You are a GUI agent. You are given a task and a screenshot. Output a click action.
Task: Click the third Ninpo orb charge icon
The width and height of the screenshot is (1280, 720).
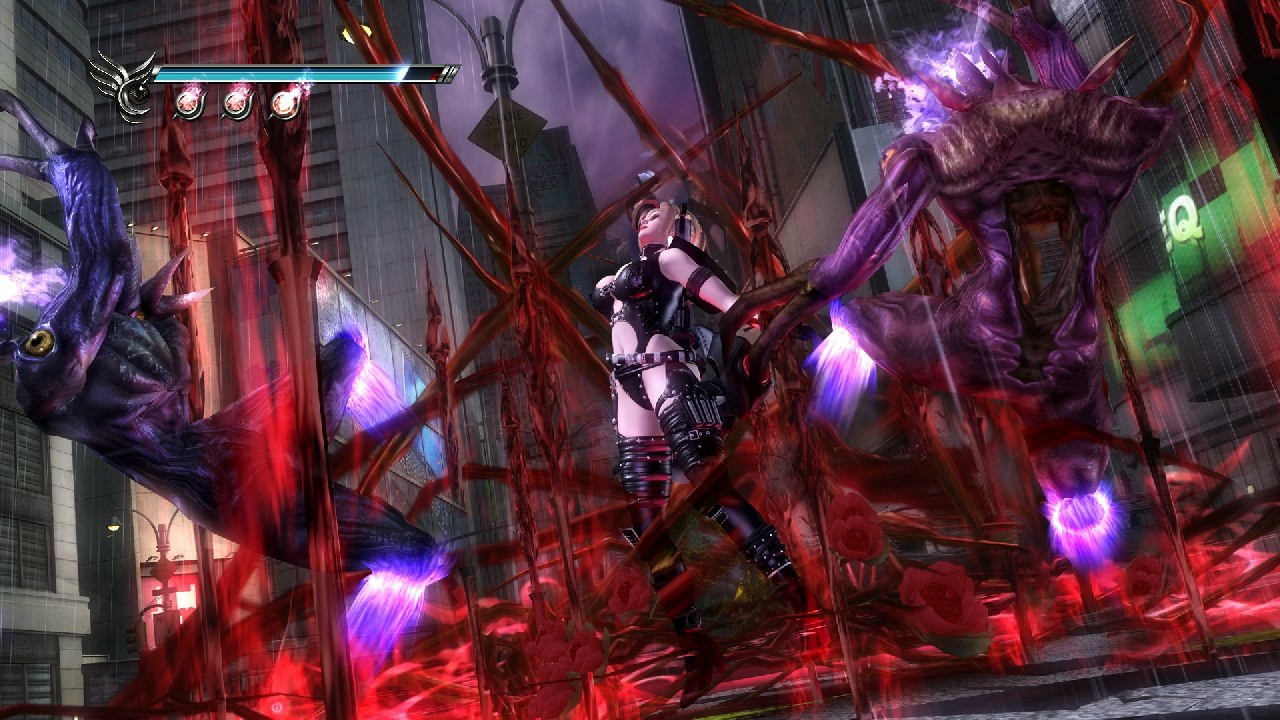pos(286,103)
